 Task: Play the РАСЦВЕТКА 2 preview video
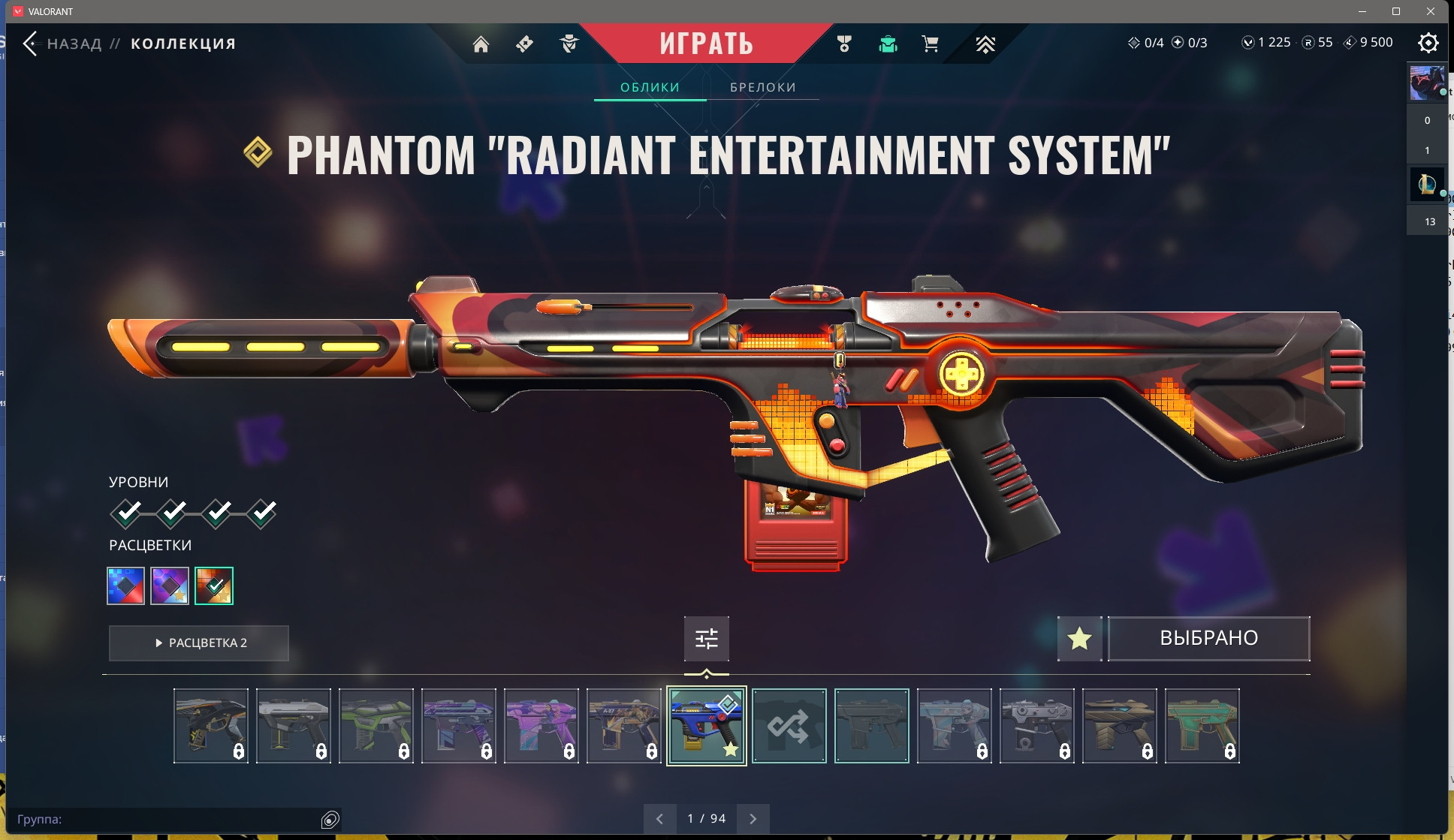tap(199, 643)
